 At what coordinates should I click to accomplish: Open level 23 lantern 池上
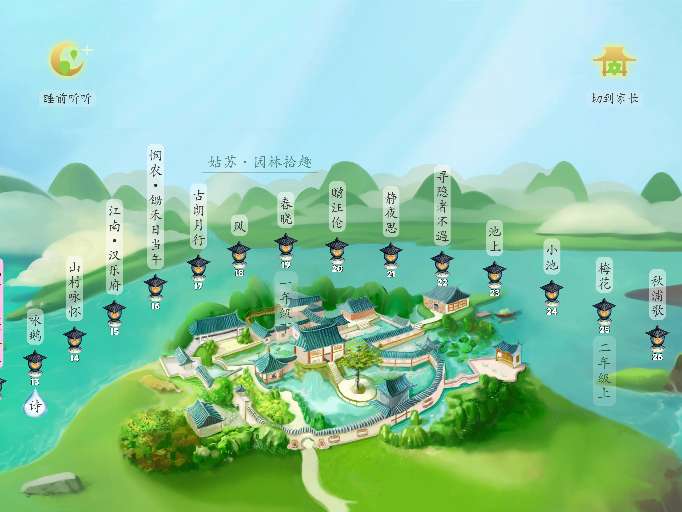(x=494, y=275)
